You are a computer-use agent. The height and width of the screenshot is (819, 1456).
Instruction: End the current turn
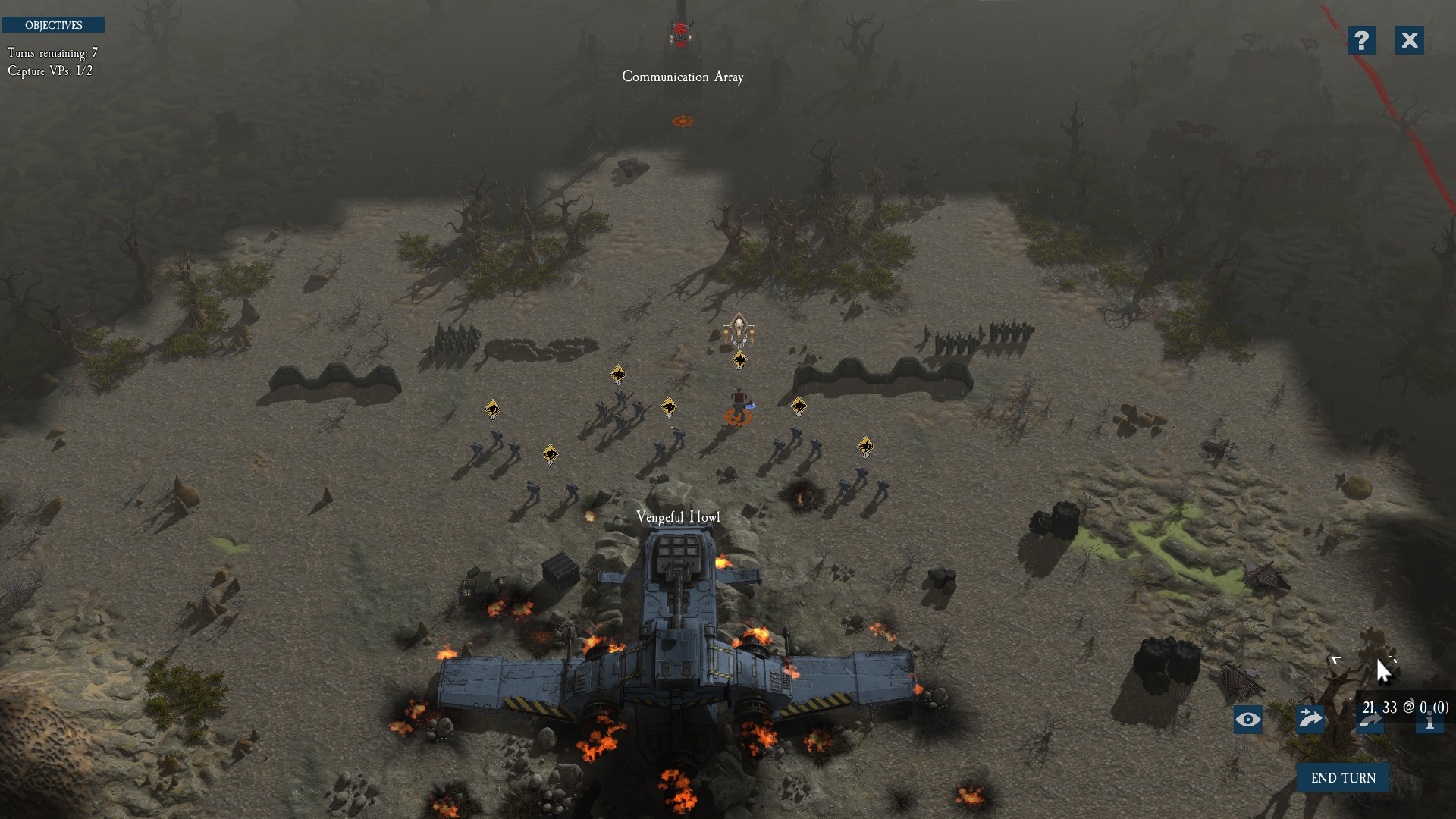point(1342,777)
